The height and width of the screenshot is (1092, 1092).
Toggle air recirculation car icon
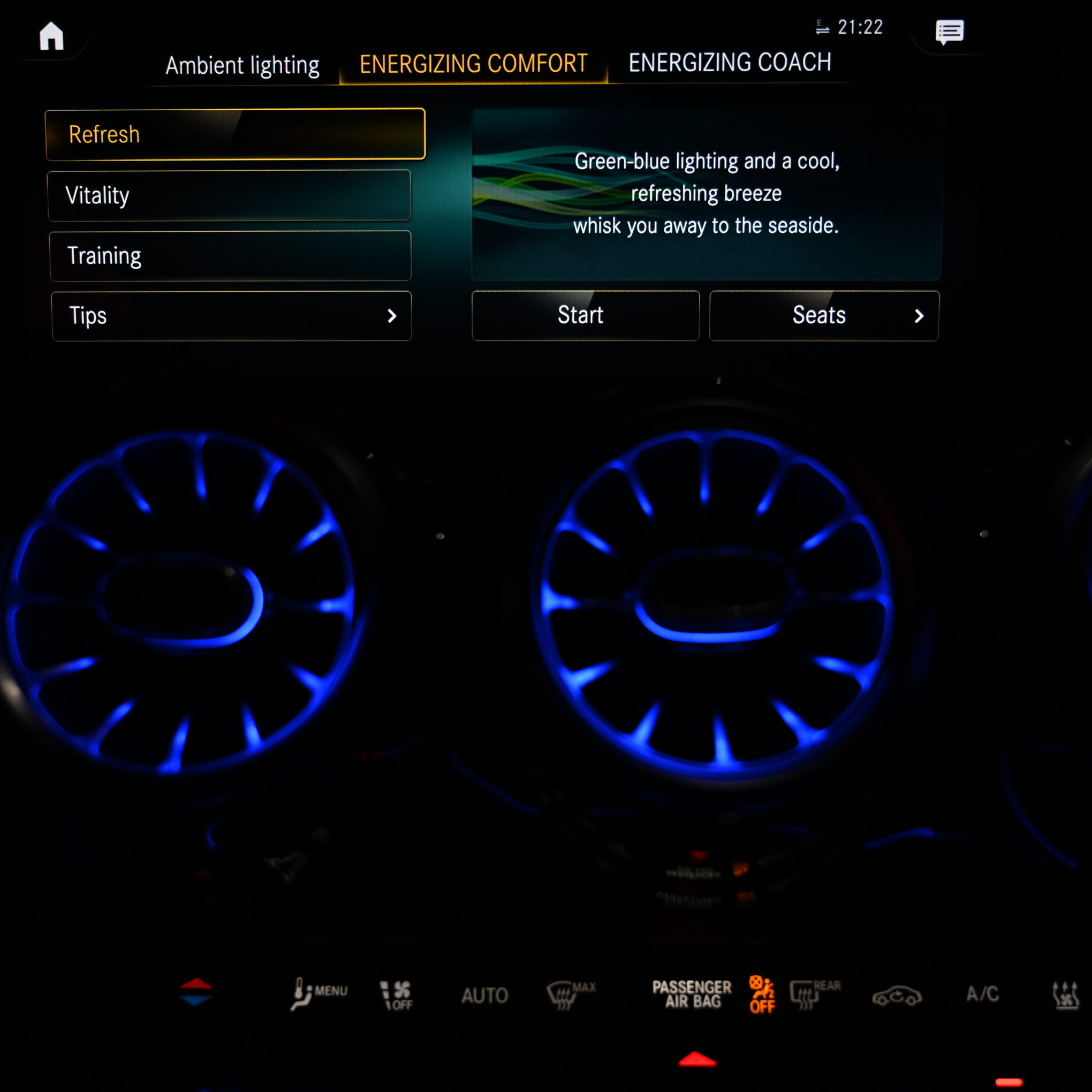click(x=897, y=996)
